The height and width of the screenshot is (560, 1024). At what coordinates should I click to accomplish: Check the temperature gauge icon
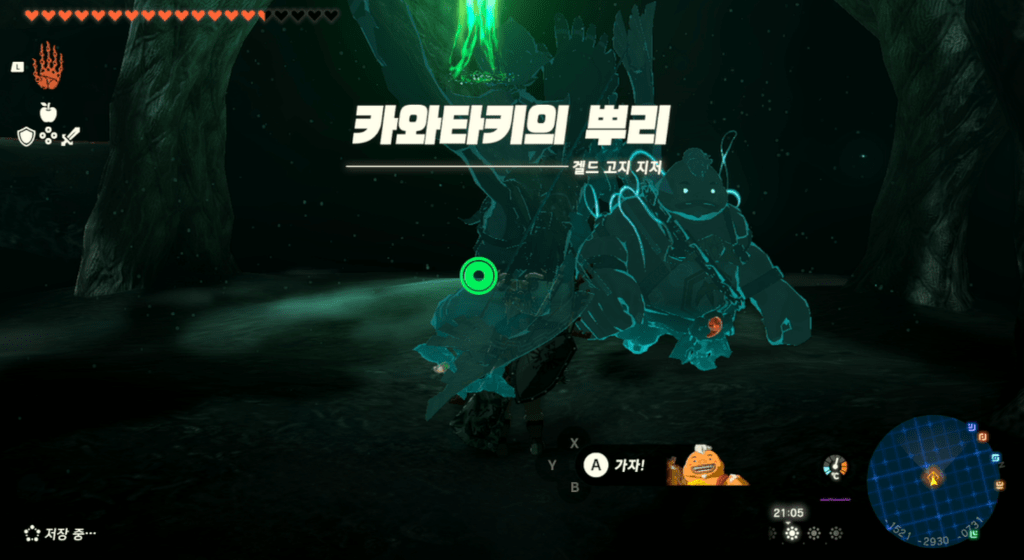pyautogui.click(x=832, y=466)
